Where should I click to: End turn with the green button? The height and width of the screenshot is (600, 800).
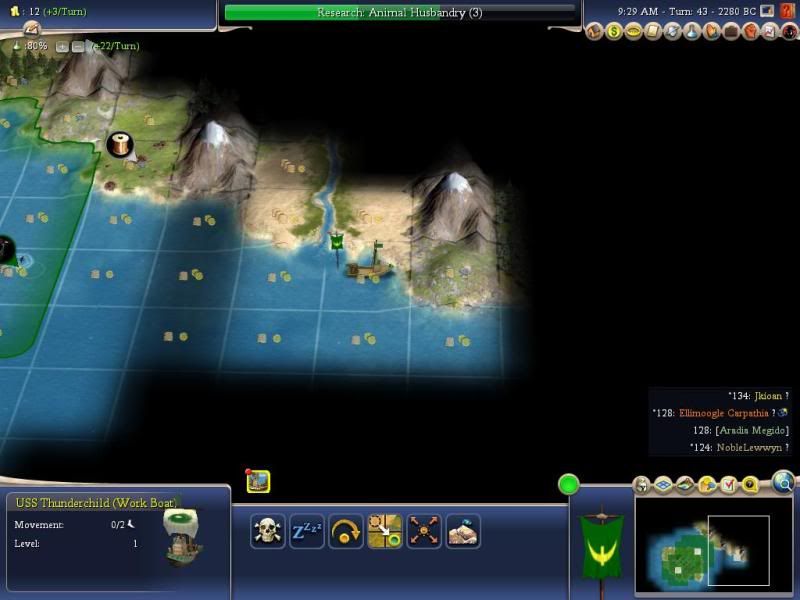pyautogui.click(x=568, y=485)
